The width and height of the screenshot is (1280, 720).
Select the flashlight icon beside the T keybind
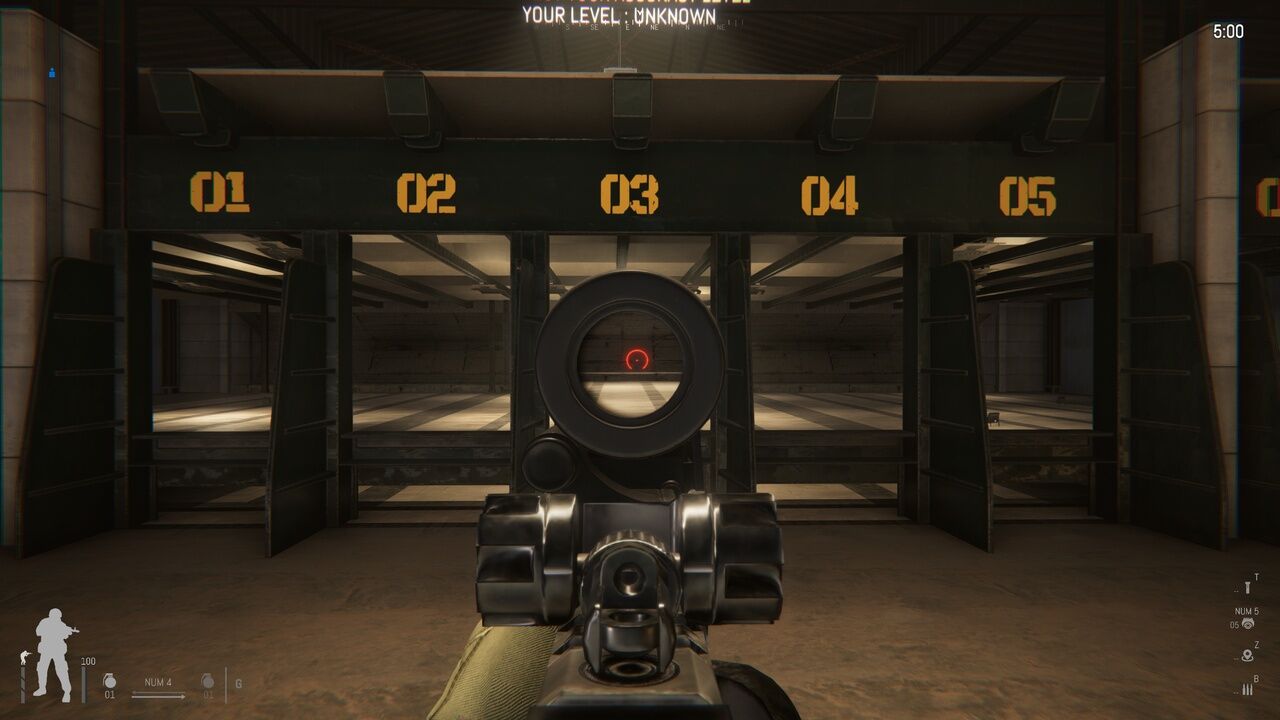click(x=1248, y=587)
